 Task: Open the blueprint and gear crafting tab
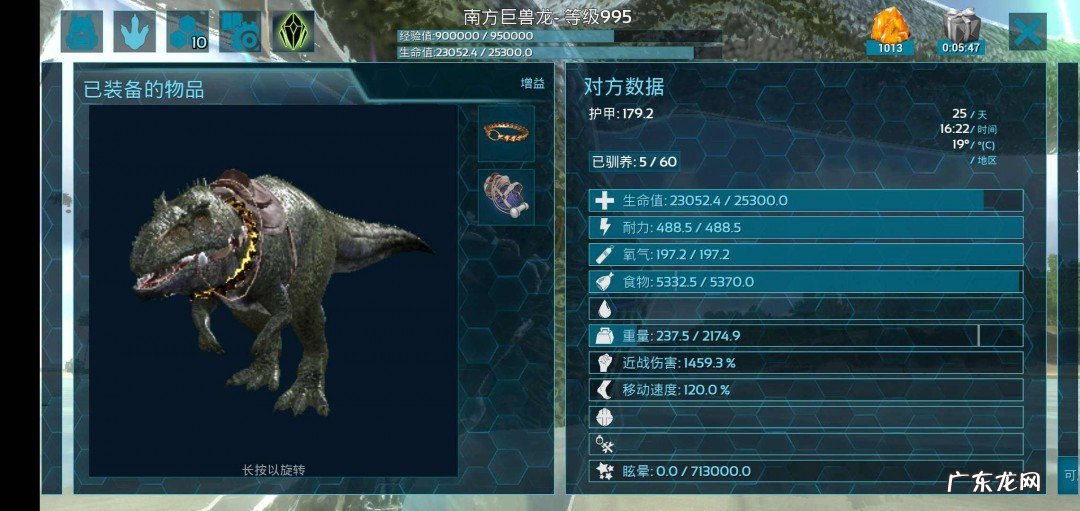click(x=240, y=32)
